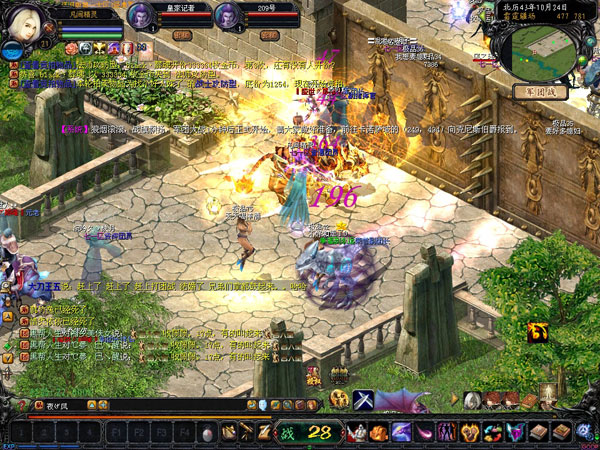This screenshot has height=450, width=600.
Task: Activate the crossed swords attack skill
Action: (x=363, y=400)
